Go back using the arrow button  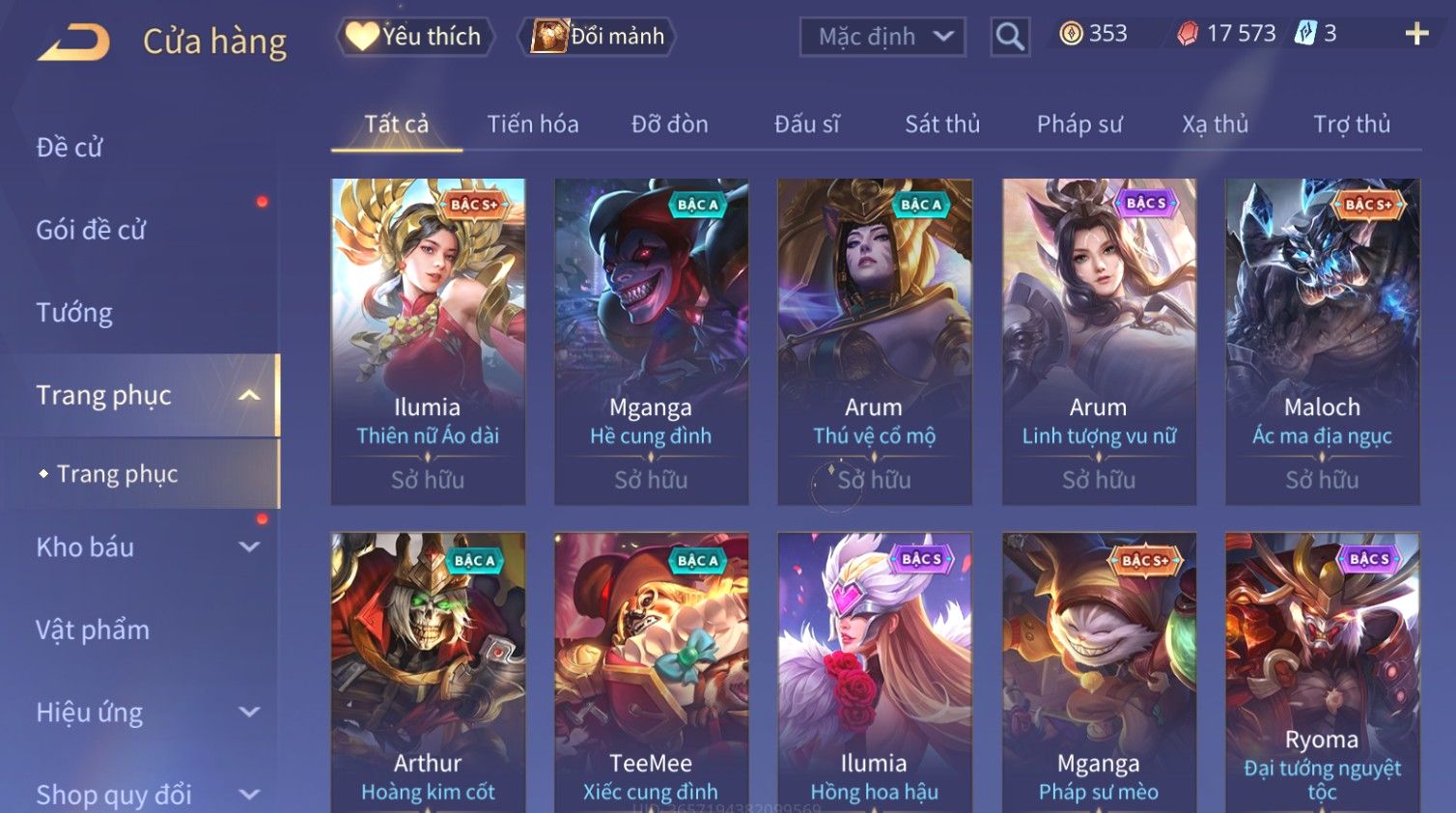coord(73,42)
